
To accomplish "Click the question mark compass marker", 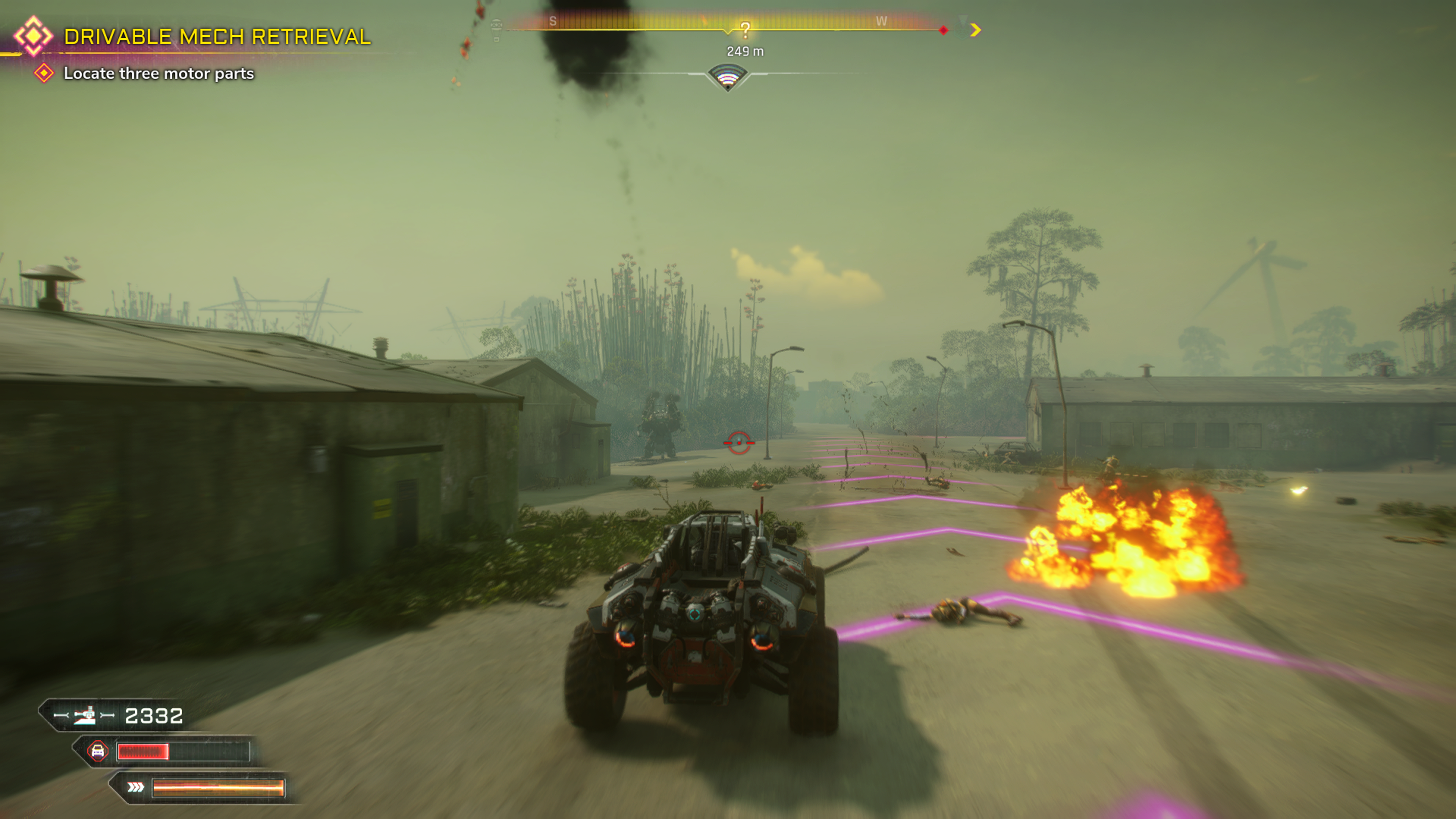I will [x=745, y=30].
